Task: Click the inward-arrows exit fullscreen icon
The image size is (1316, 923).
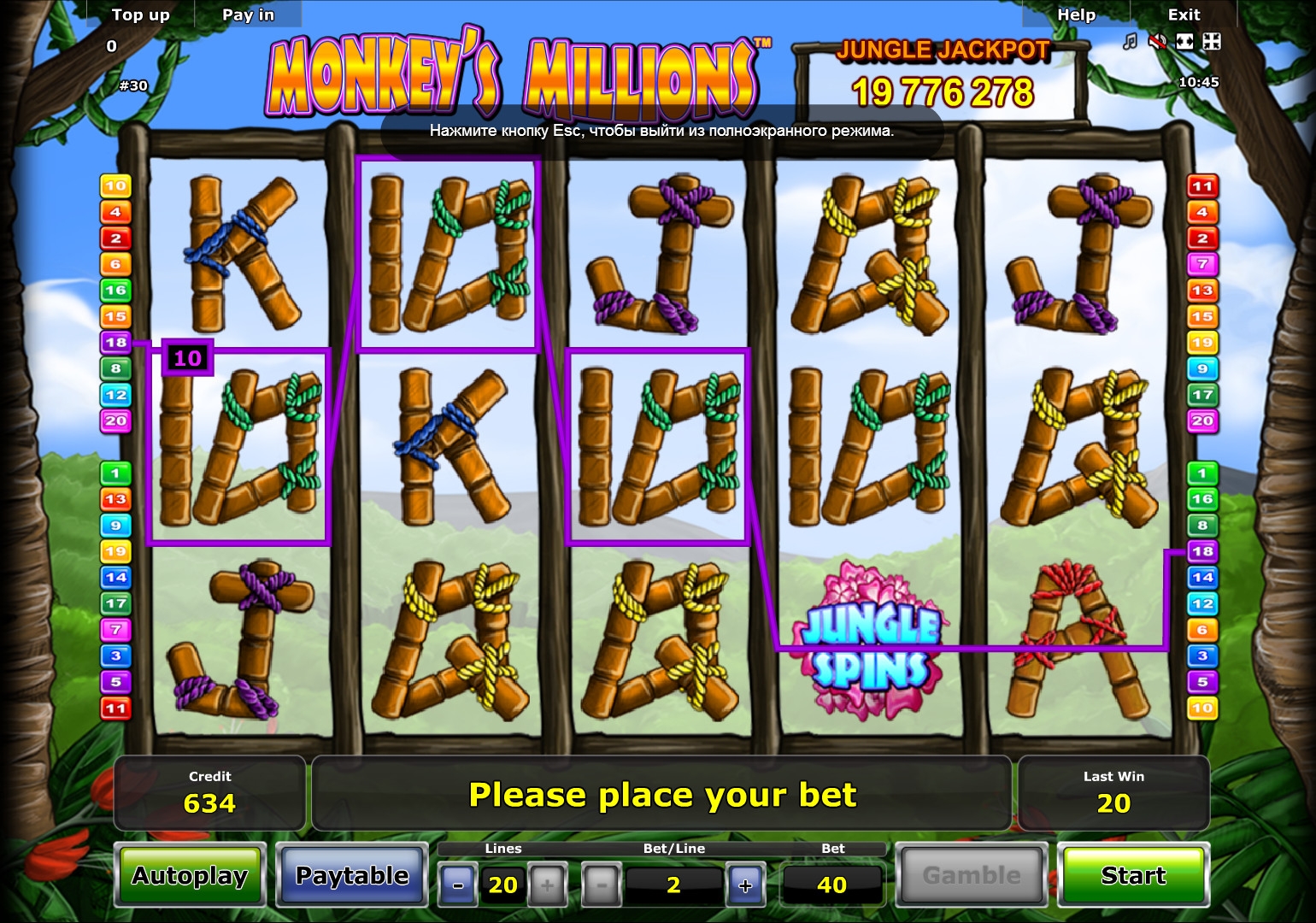Action: click(1212, 42)
